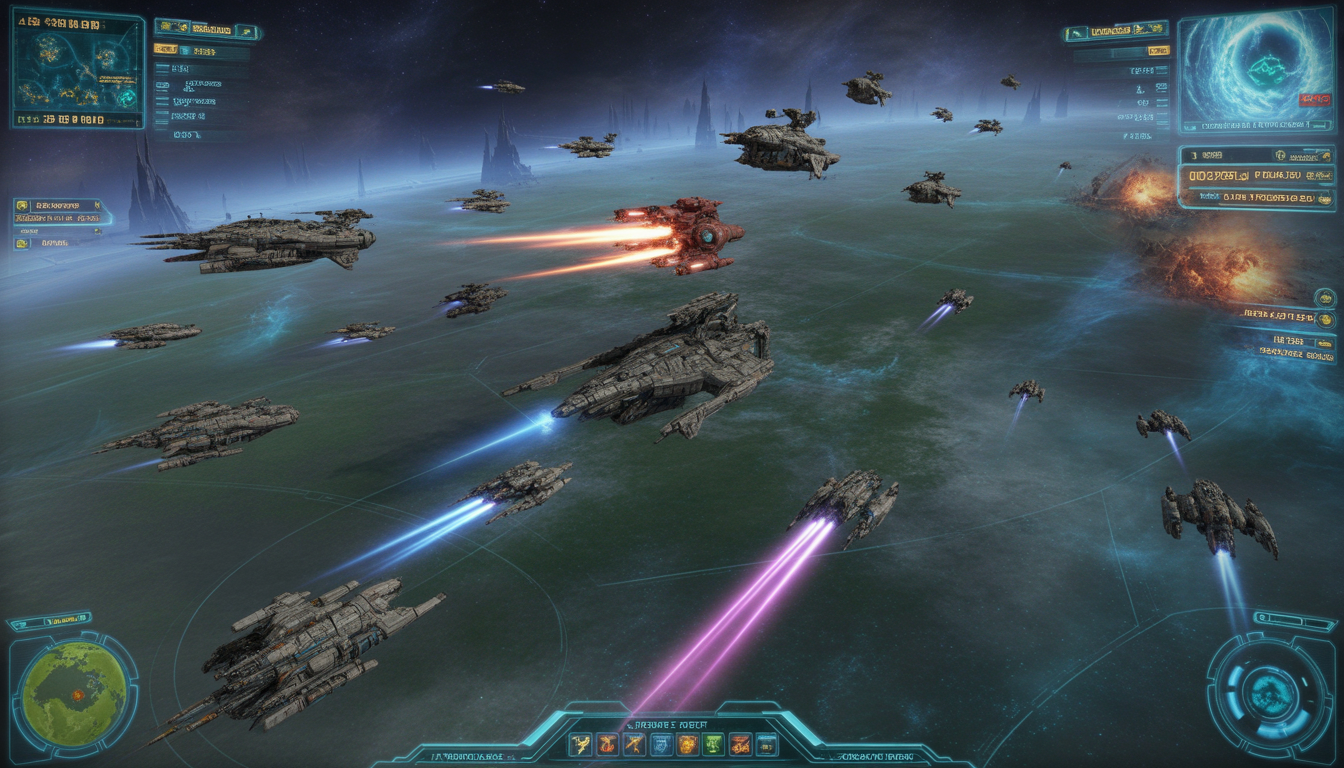1344x768 pixels.
Task: Click the round green planet minimap
Action: point(75,693)
